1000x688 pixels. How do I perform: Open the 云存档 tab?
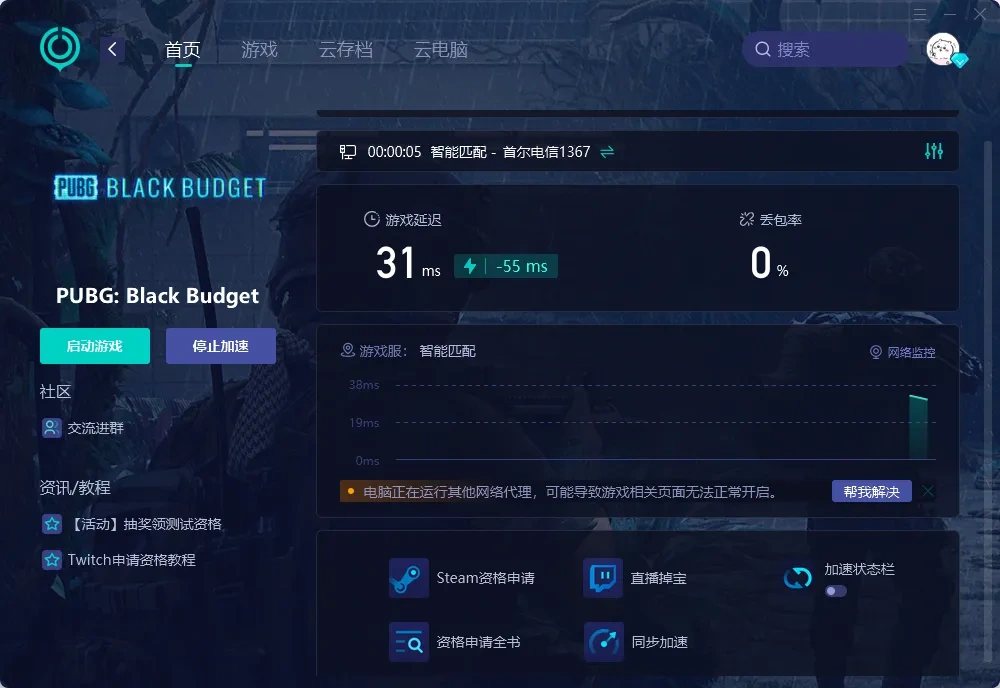point(345,50)
